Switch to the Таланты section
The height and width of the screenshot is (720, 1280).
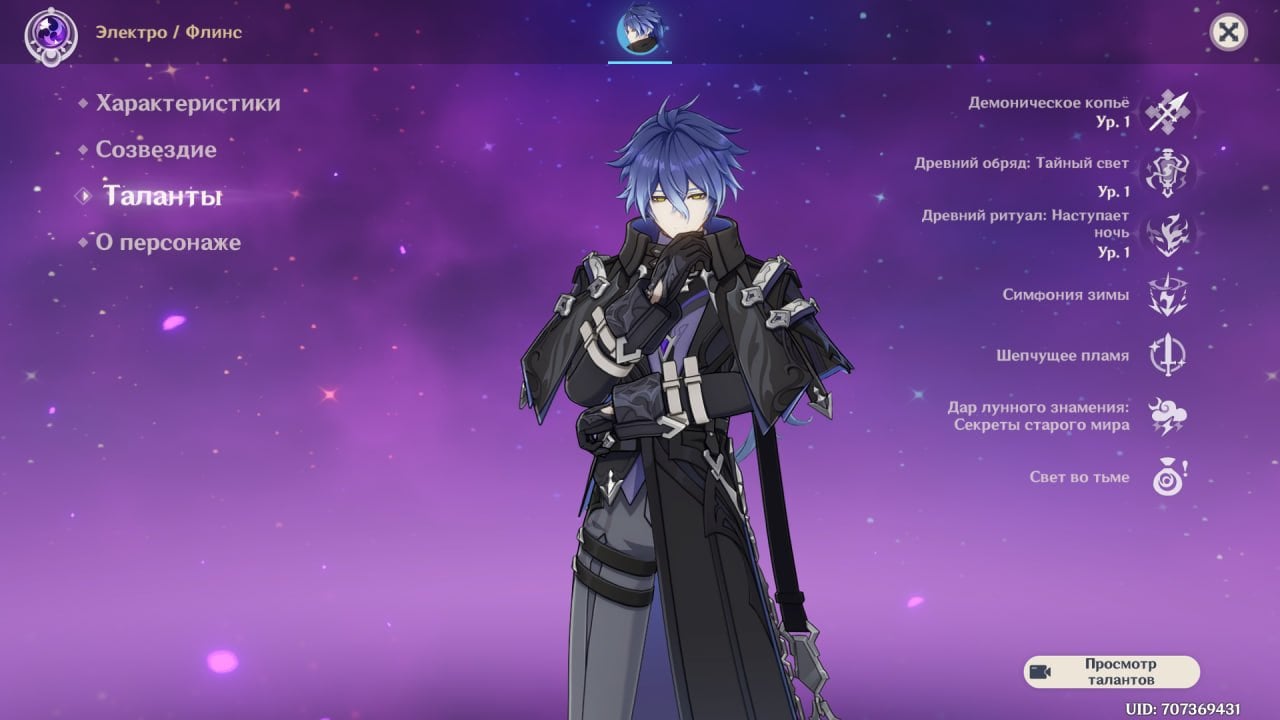click(162, 196)
